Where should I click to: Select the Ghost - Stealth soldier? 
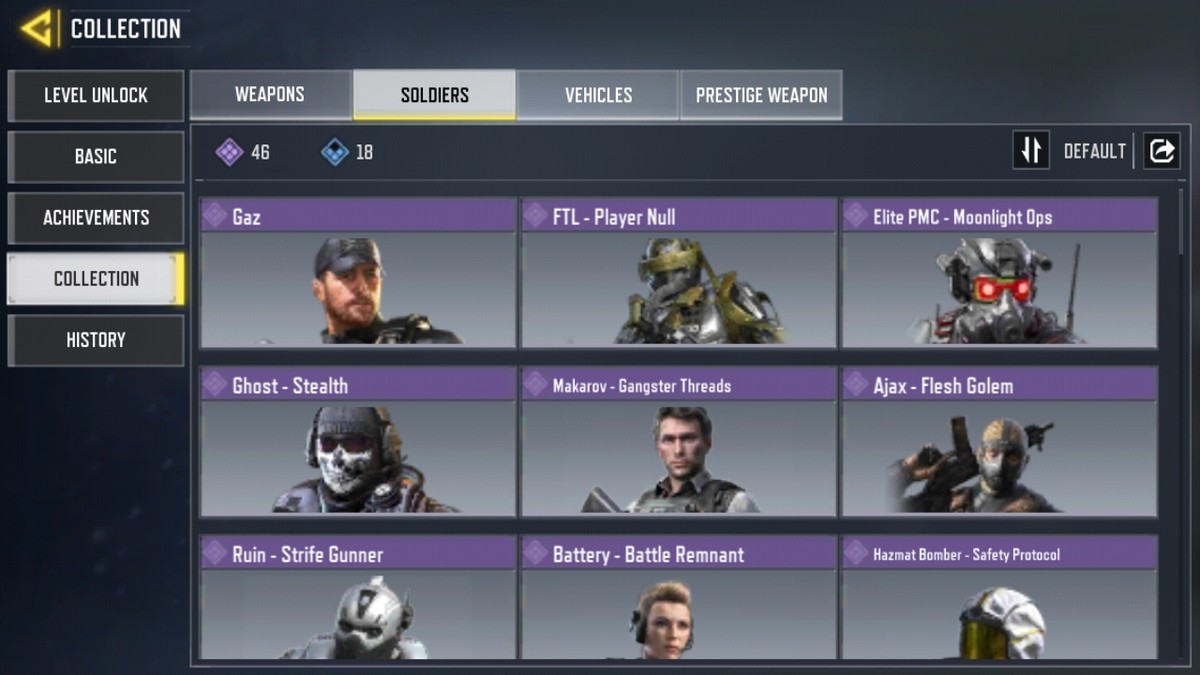click(x=358, y=442)
